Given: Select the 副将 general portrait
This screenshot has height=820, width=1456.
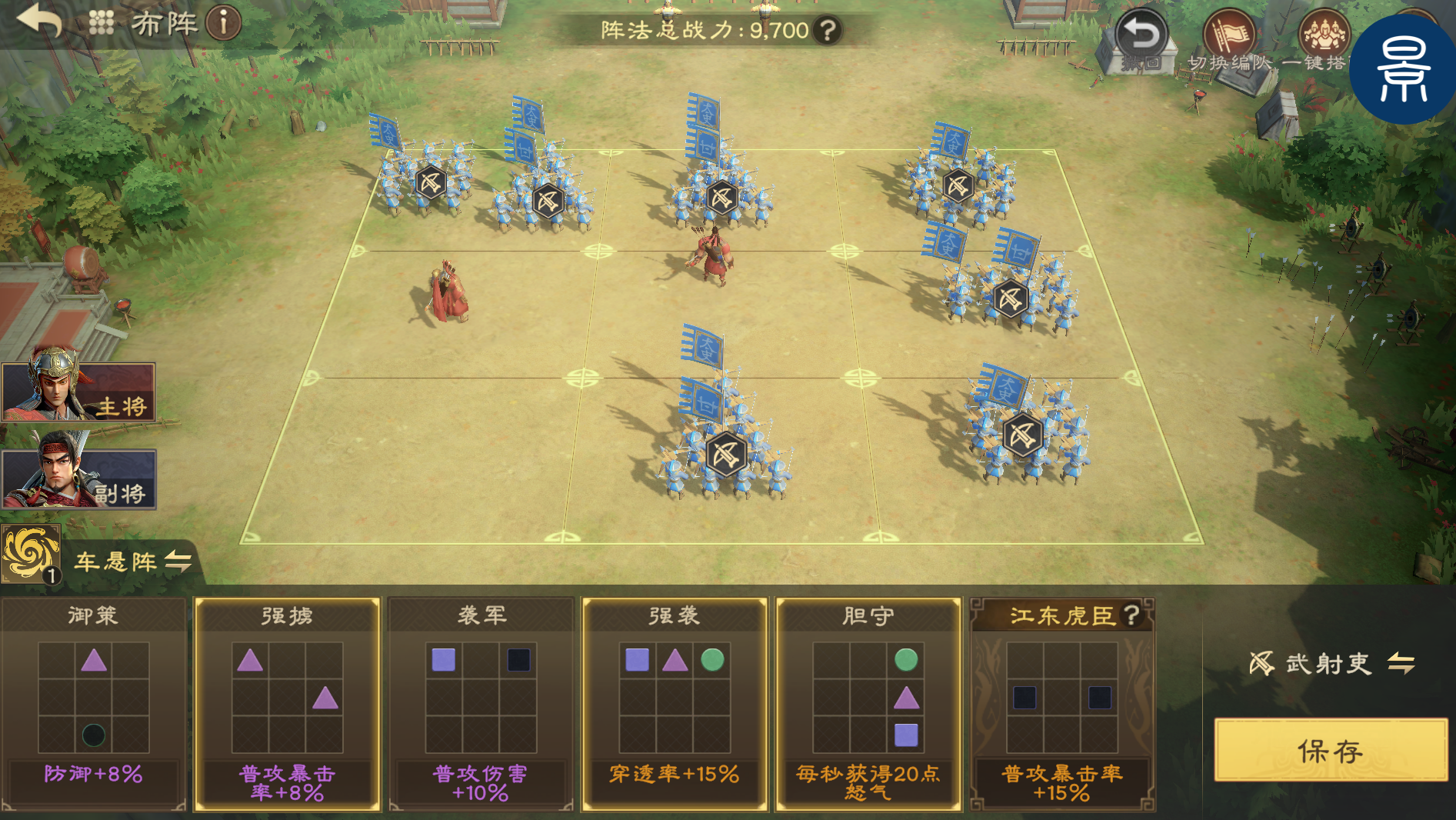Looking at the screenshot, I should 78,478.
